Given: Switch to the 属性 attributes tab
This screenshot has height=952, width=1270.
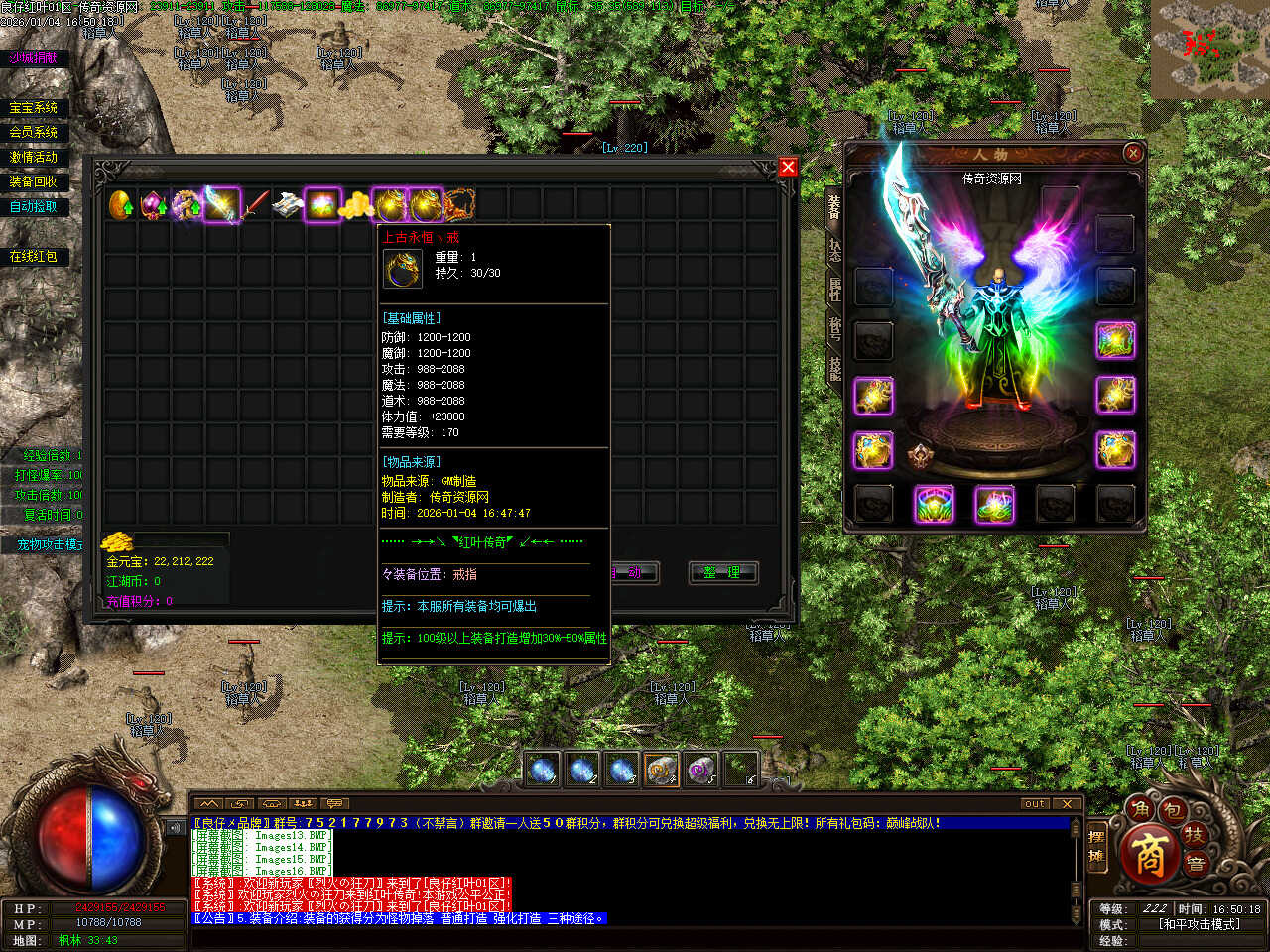Looking at the screenshot, I should [834, 289].
